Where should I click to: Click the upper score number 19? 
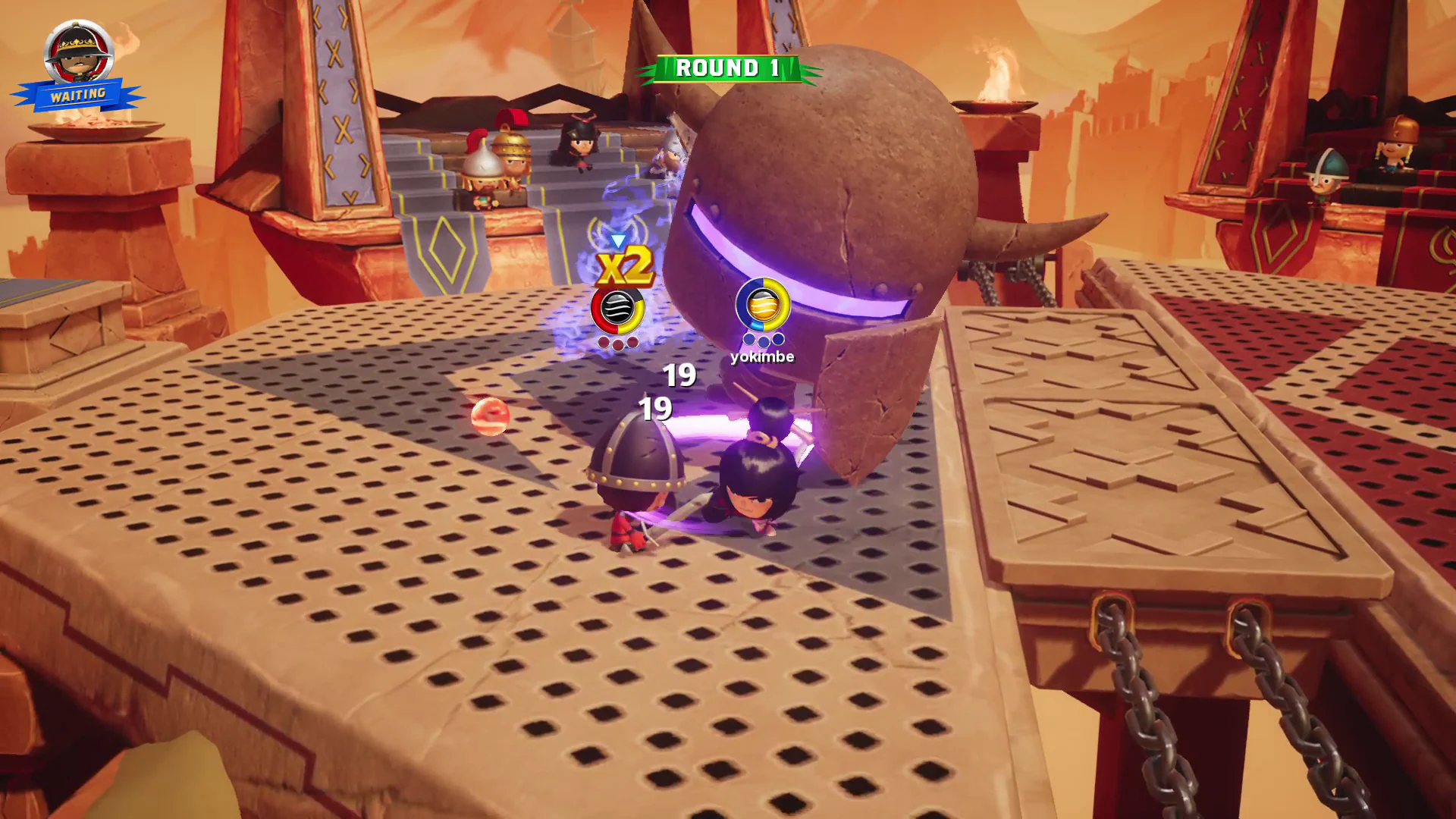tap(678, 375)
